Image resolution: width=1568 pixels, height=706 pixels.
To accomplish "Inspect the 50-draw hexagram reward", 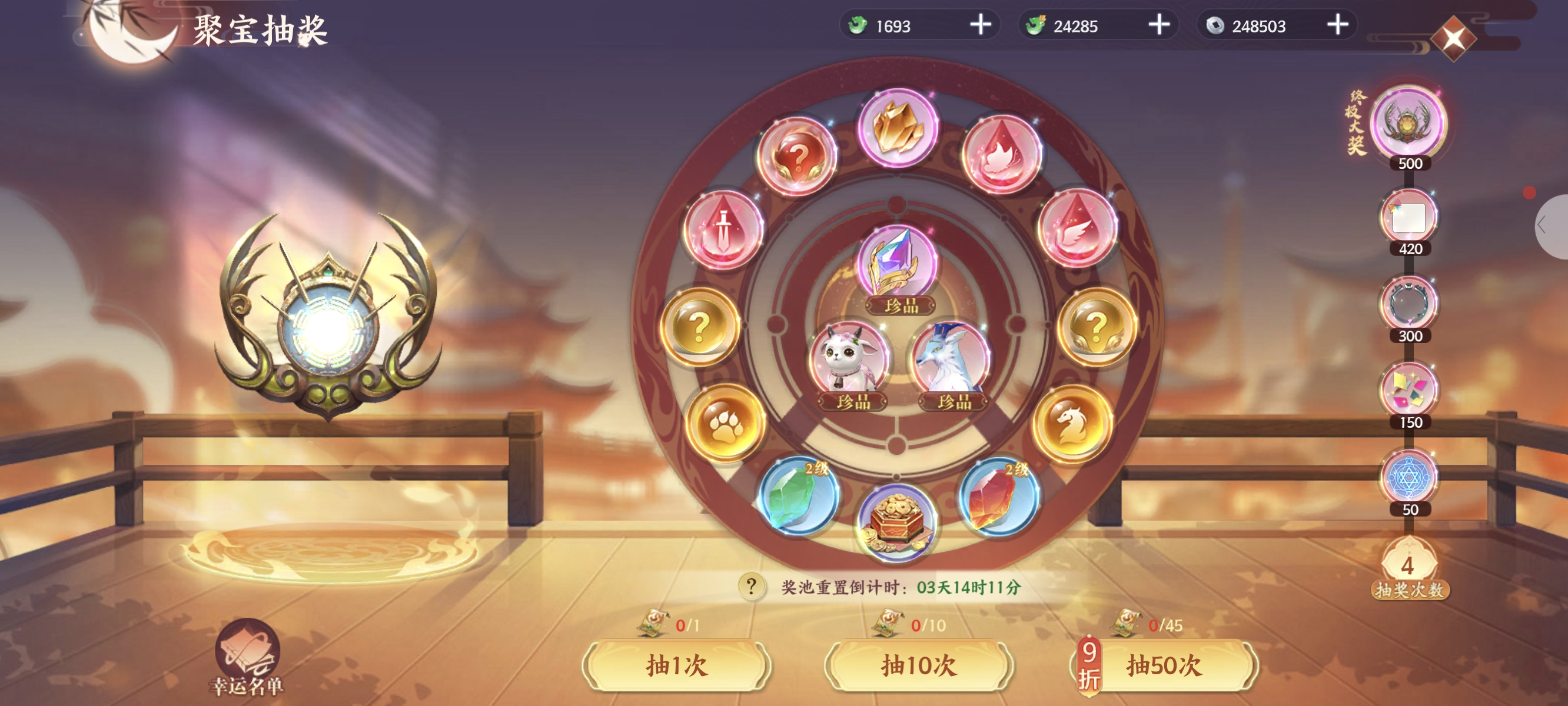I will point(1409,477).
